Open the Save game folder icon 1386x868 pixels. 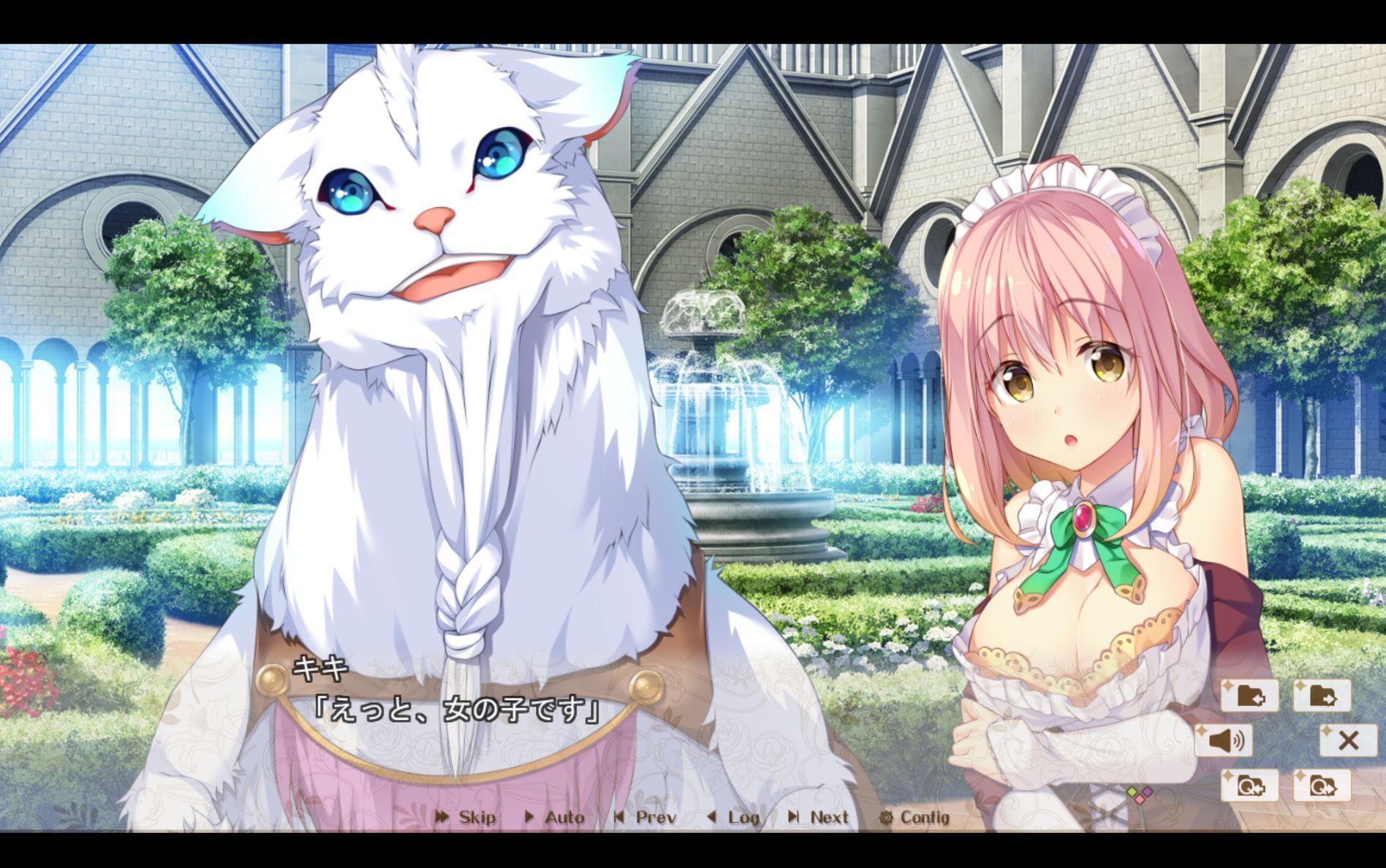(1250, 696)
